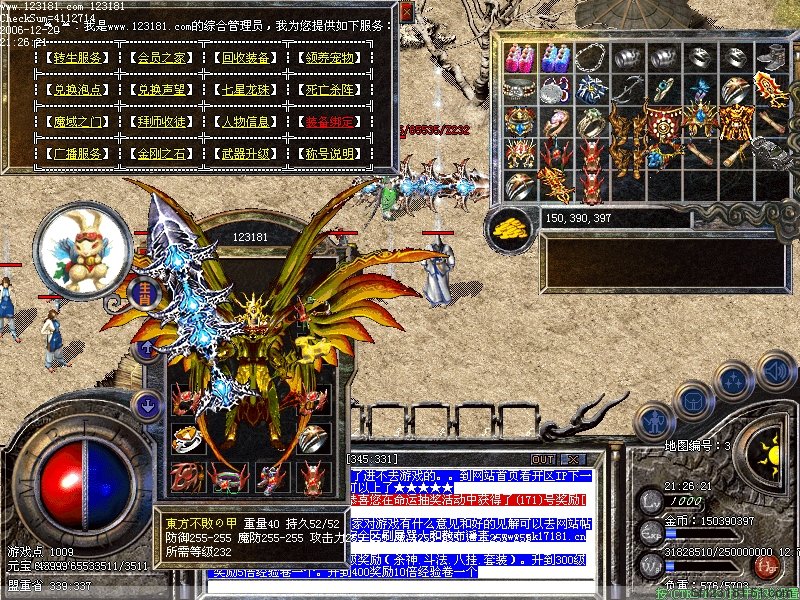Click the speaker sound button
This screenshot has height=600, width=800.
coord(775,373)
